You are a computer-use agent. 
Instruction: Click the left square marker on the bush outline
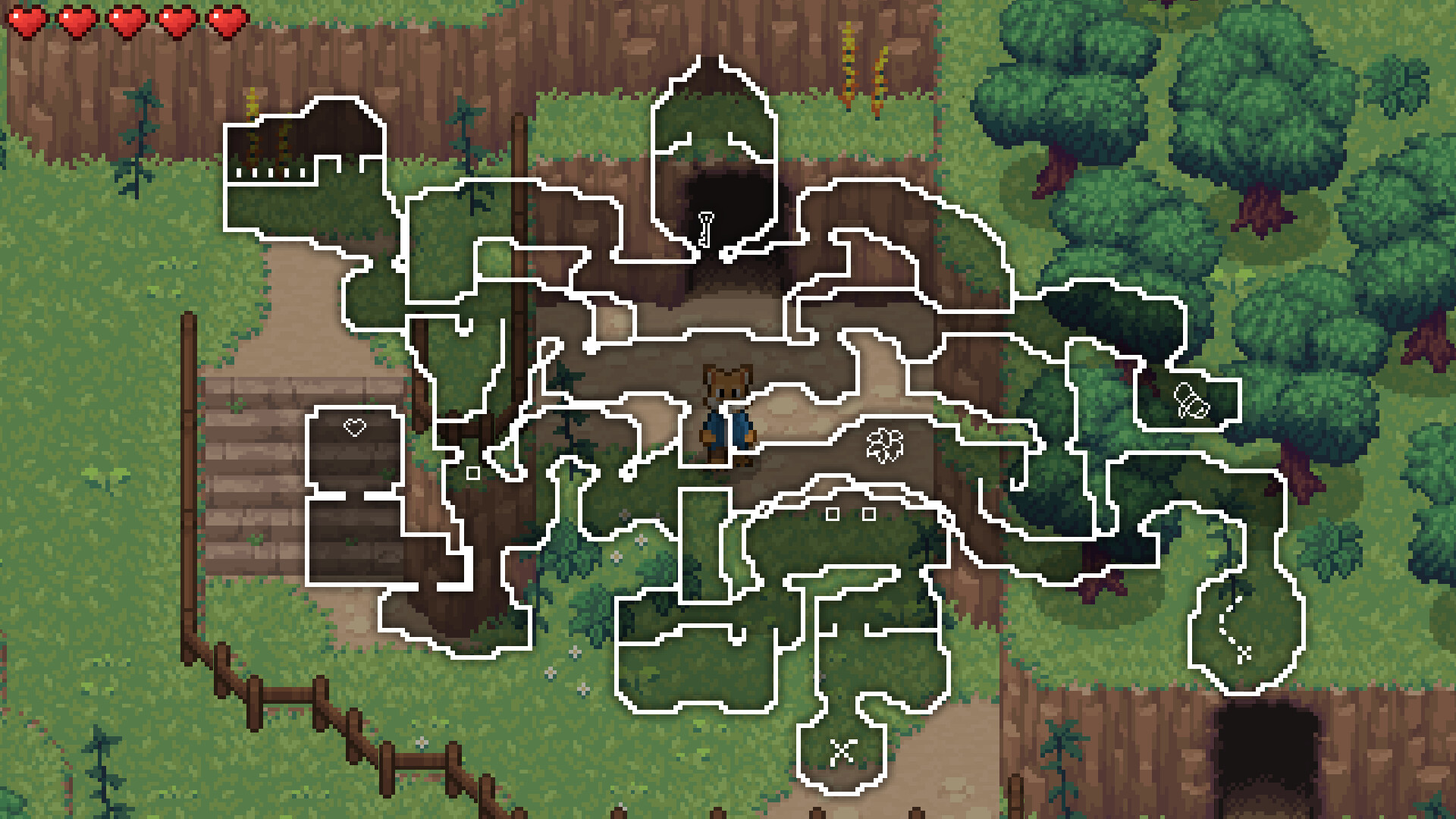tap(833, 514)
